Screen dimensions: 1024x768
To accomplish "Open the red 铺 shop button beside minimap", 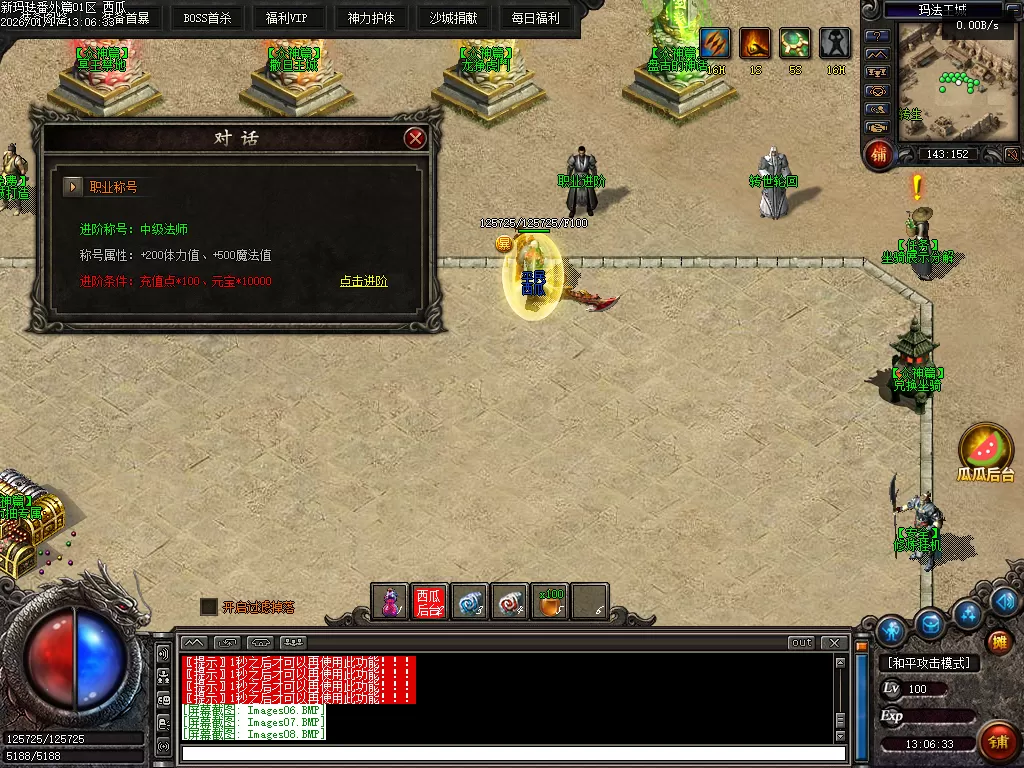I will point(879,154).
